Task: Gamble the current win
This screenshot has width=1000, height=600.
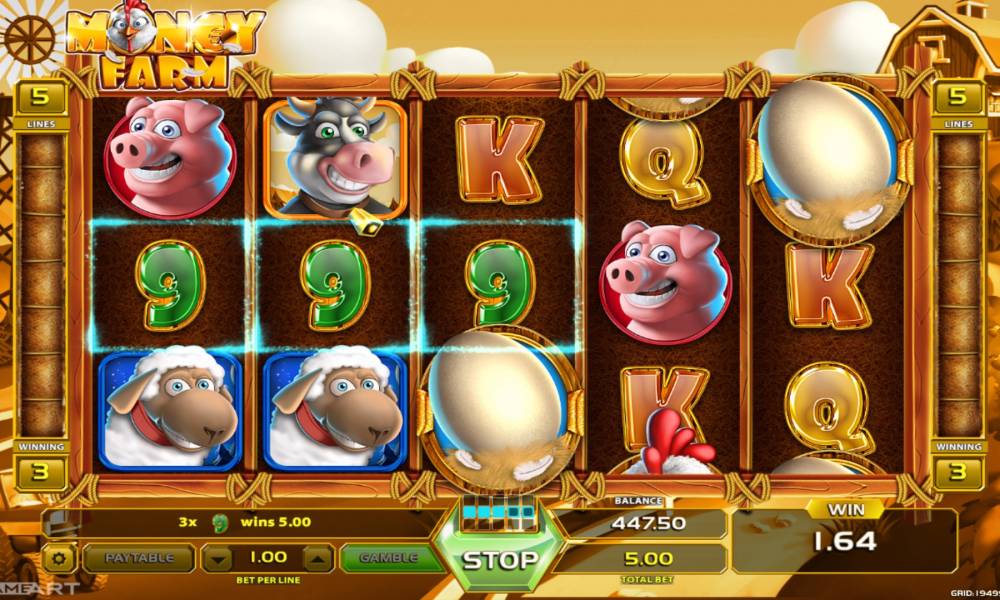Action: pos(387,558)
